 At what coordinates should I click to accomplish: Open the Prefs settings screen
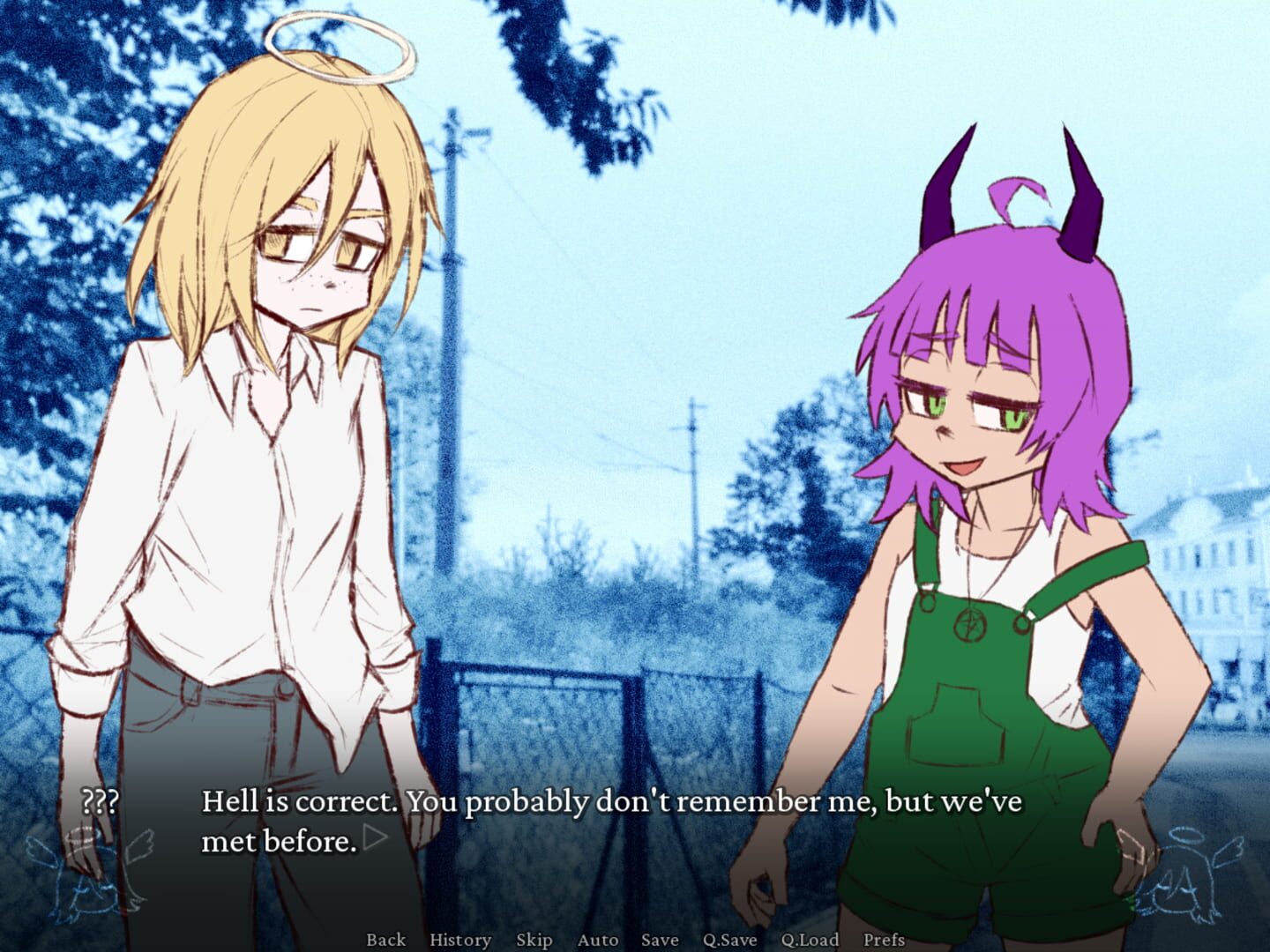pos(885,940)
